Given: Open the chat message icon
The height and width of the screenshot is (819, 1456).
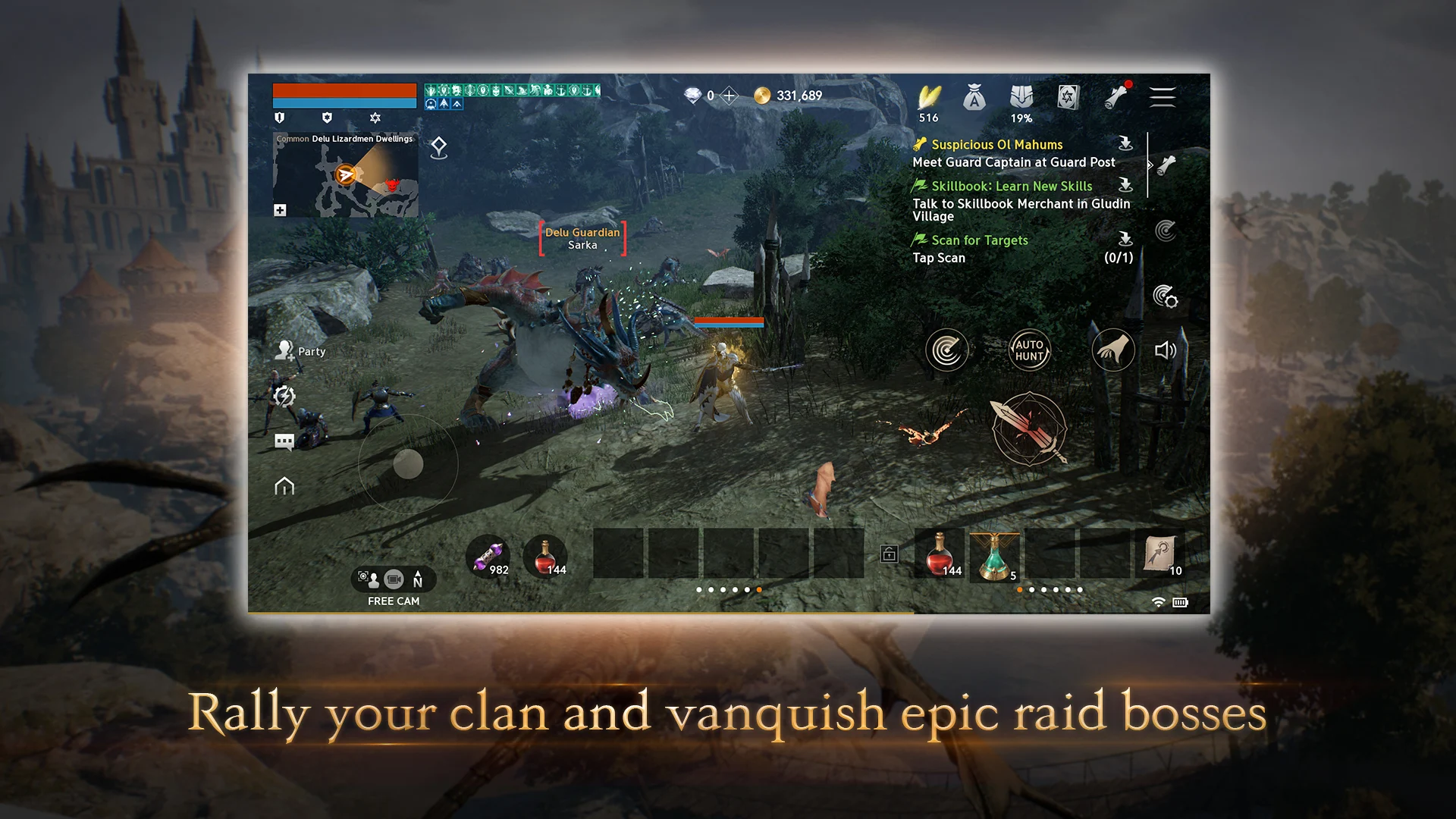Looking at the screenshot, I should 284,441.
